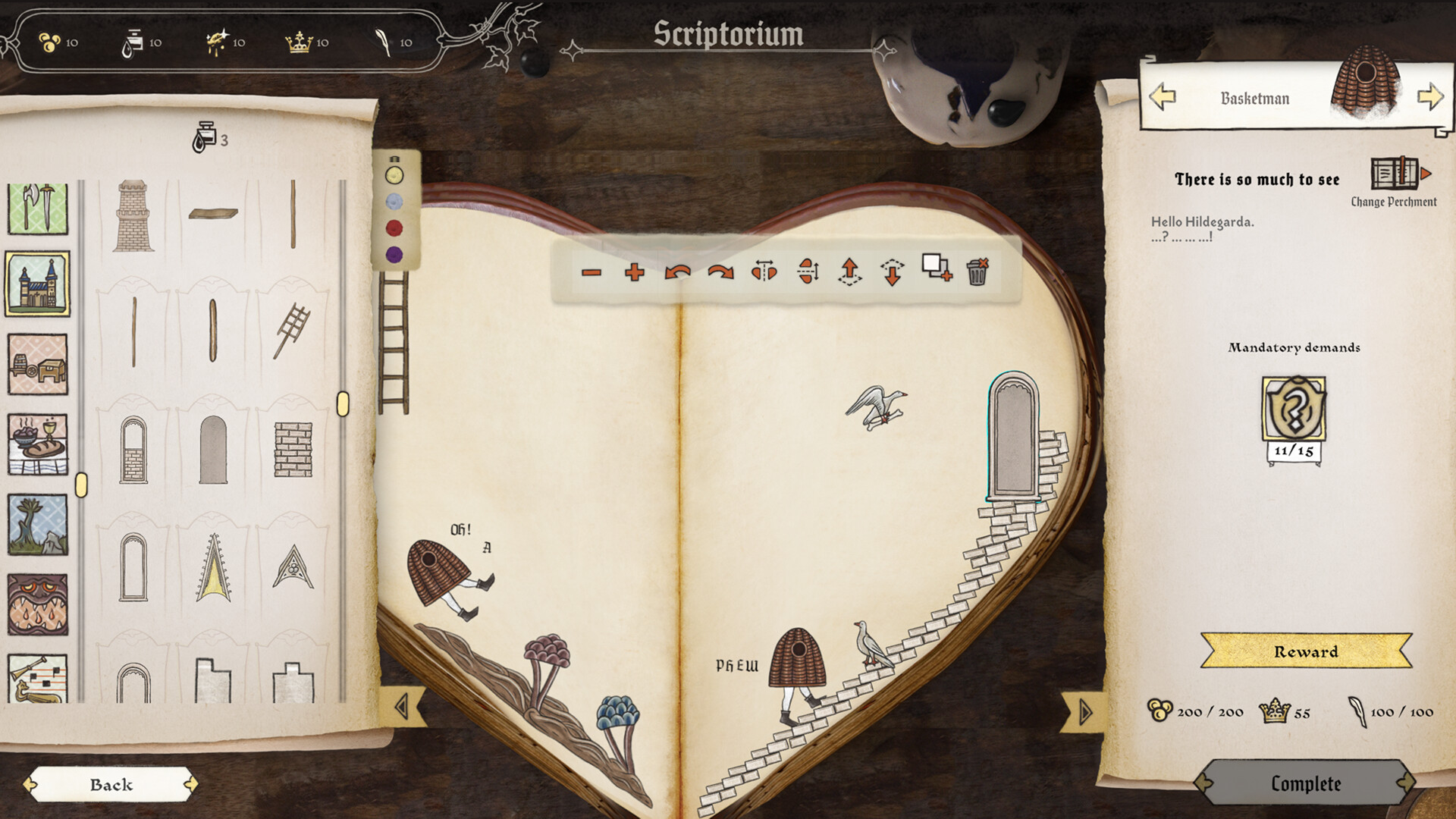Click the Redo arrow icon

click(721, 273)
